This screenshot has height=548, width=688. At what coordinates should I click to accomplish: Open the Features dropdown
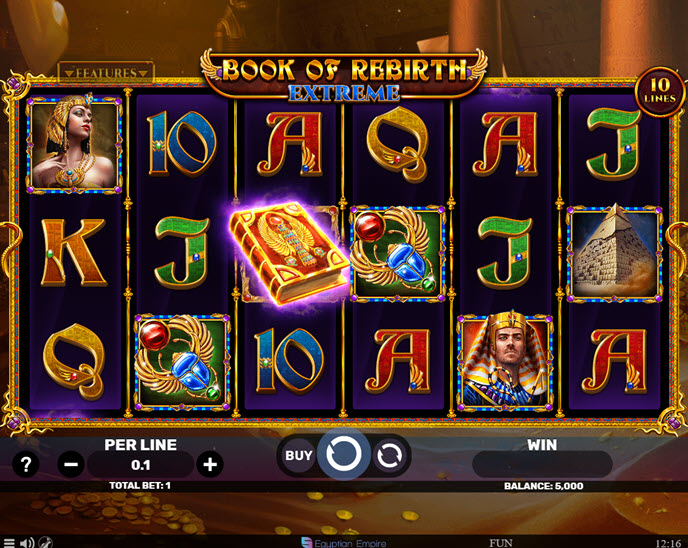105,72
